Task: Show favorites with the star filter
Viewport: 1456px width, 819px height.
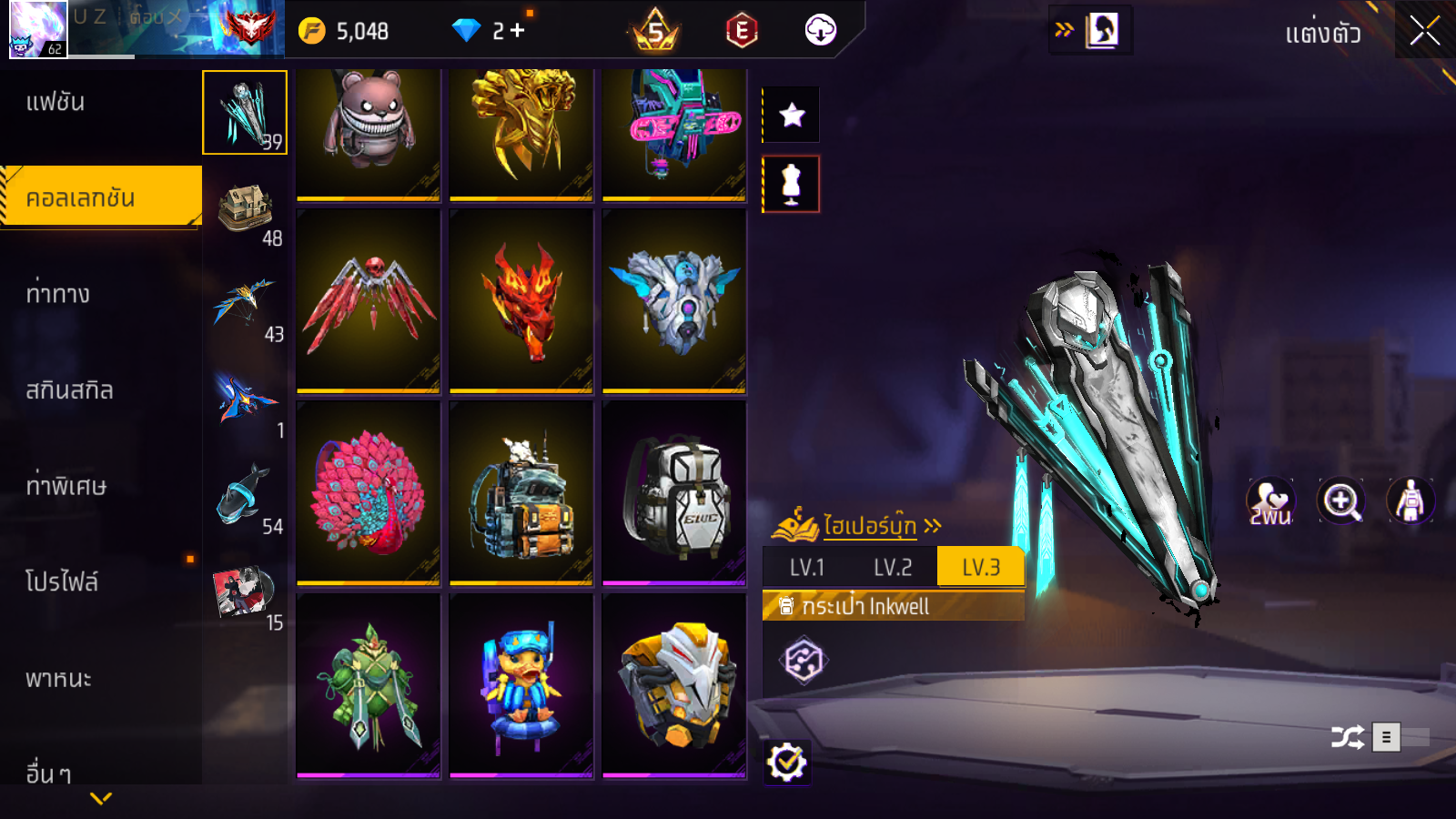Action: click(792, 115)
